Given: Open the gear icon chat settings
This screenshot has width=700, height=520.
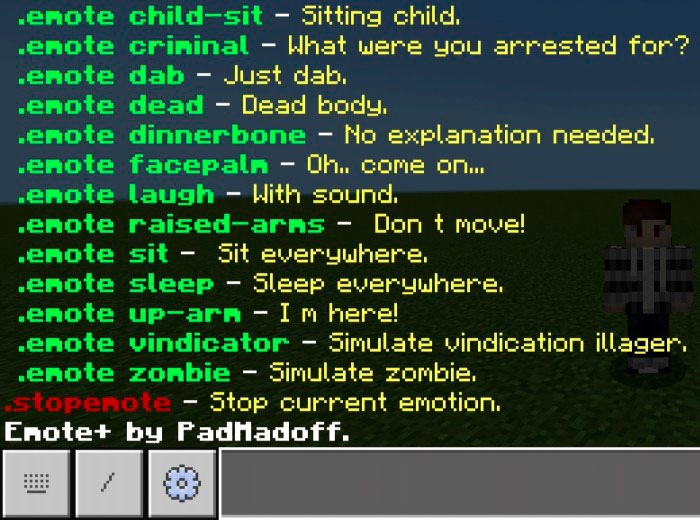Looking at the screenshot, I should coord(182,484).
